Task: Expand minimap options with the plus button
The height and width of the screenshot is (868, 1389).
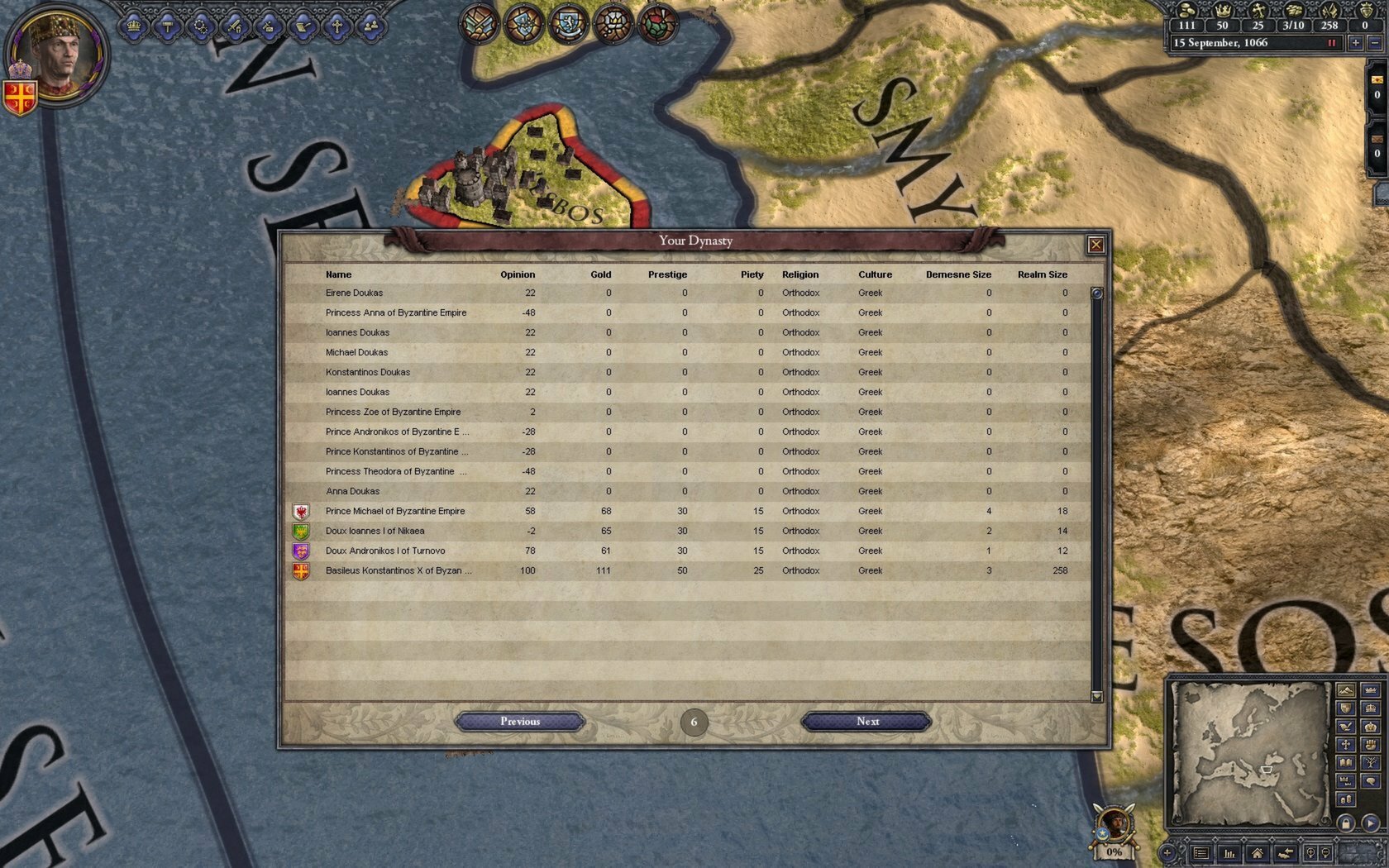Action: click(x=1167, y=853)
